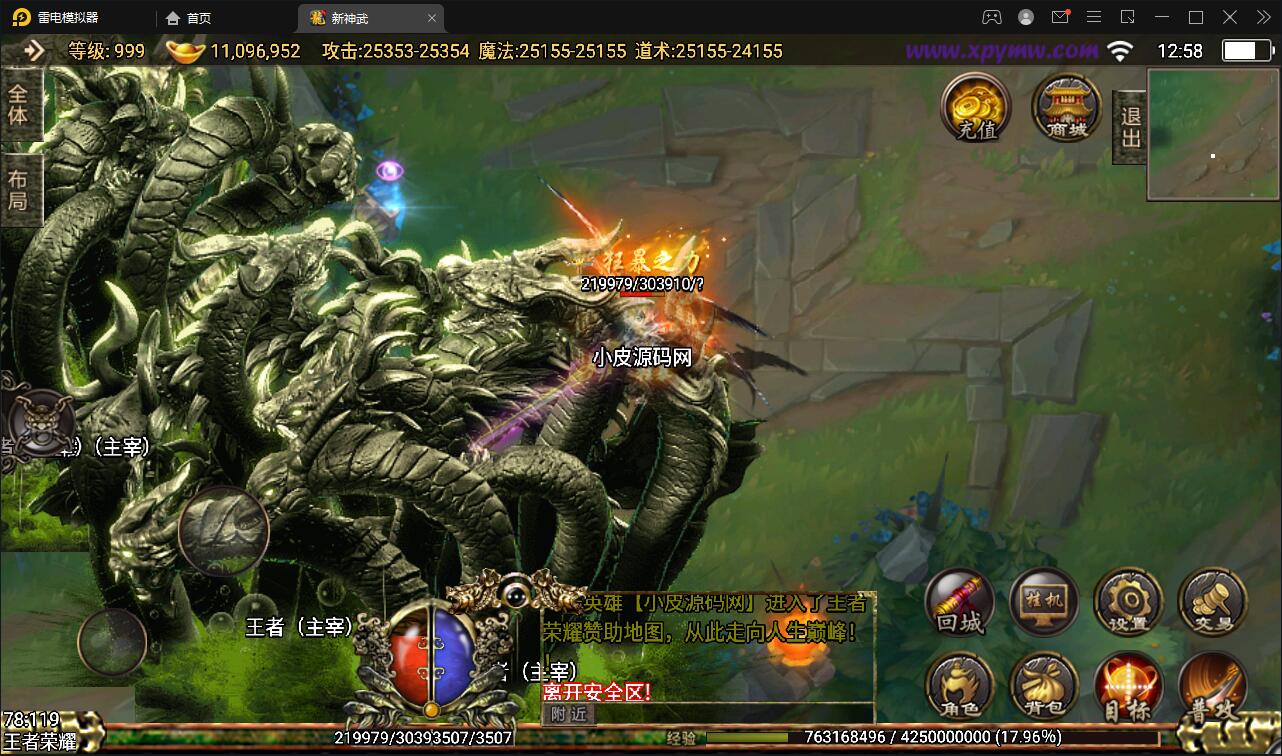1282x756 pixels.
Task: Select the 目标 target icon
Action: (x=1128, y=686)
